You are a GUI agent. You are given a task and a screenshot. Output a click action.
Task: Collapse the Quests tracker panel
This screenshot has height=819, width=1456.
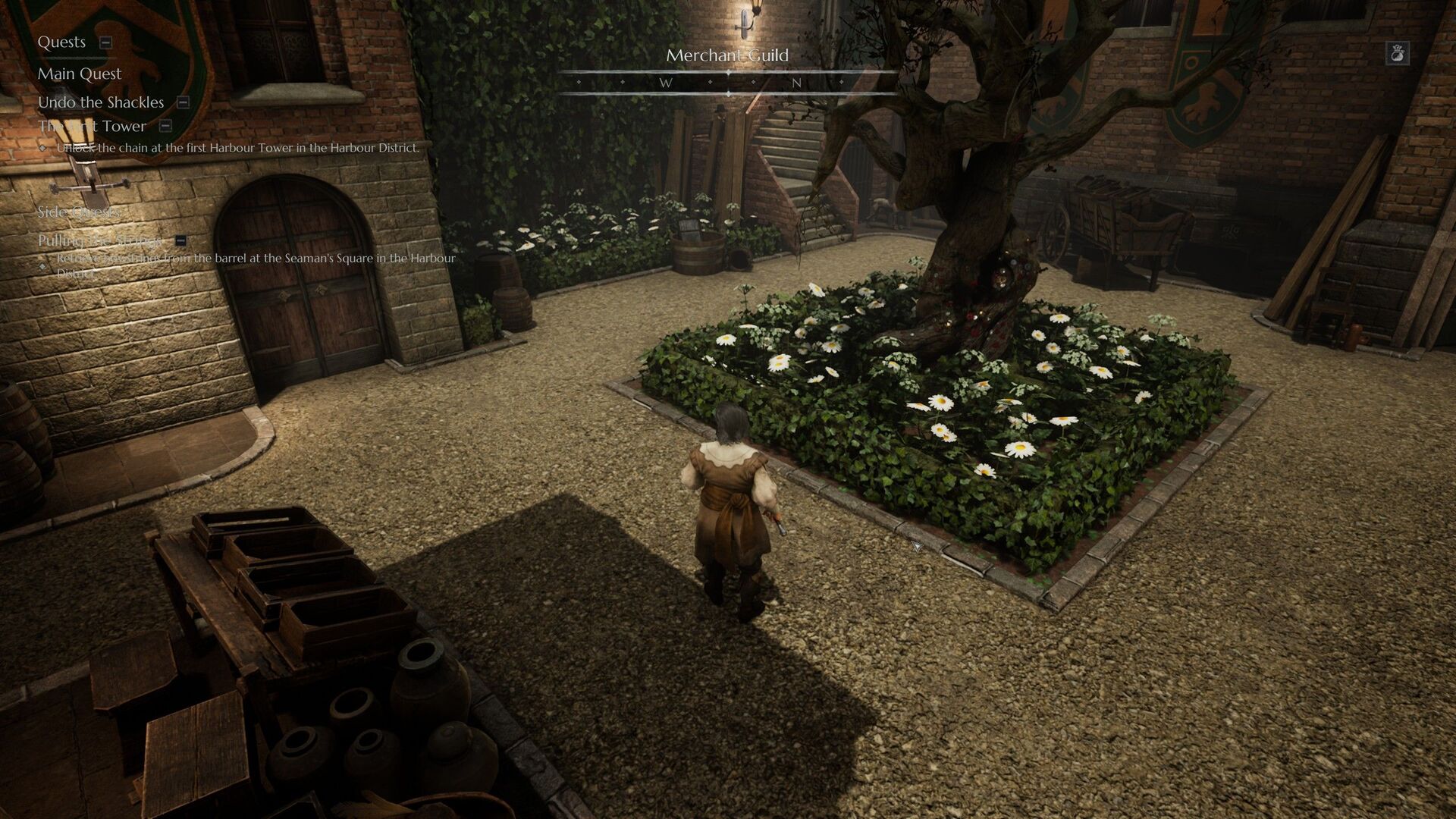click(x=106, y=42)
